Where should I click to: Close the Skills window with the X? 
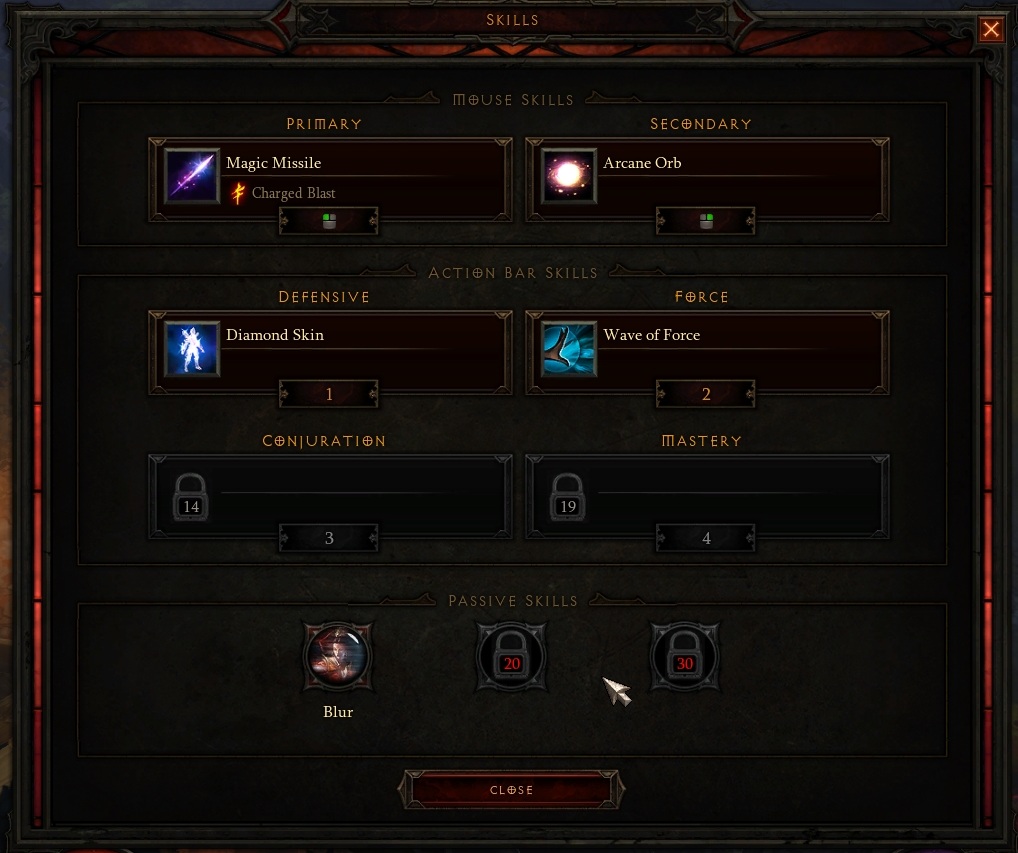(991, 30)
